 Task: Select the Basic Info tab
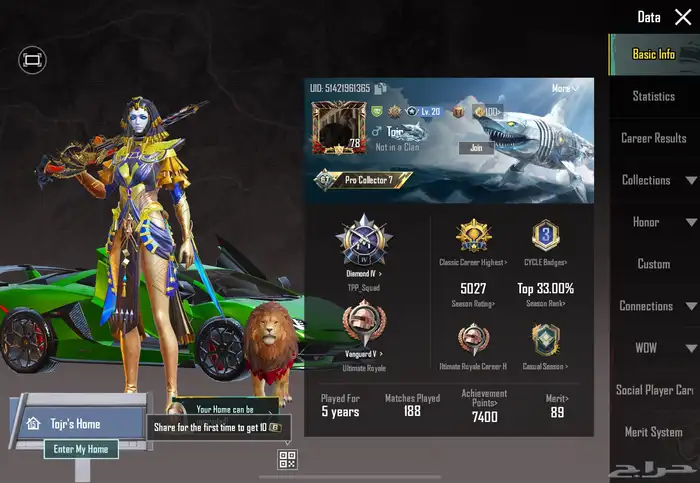pos(654,54)
